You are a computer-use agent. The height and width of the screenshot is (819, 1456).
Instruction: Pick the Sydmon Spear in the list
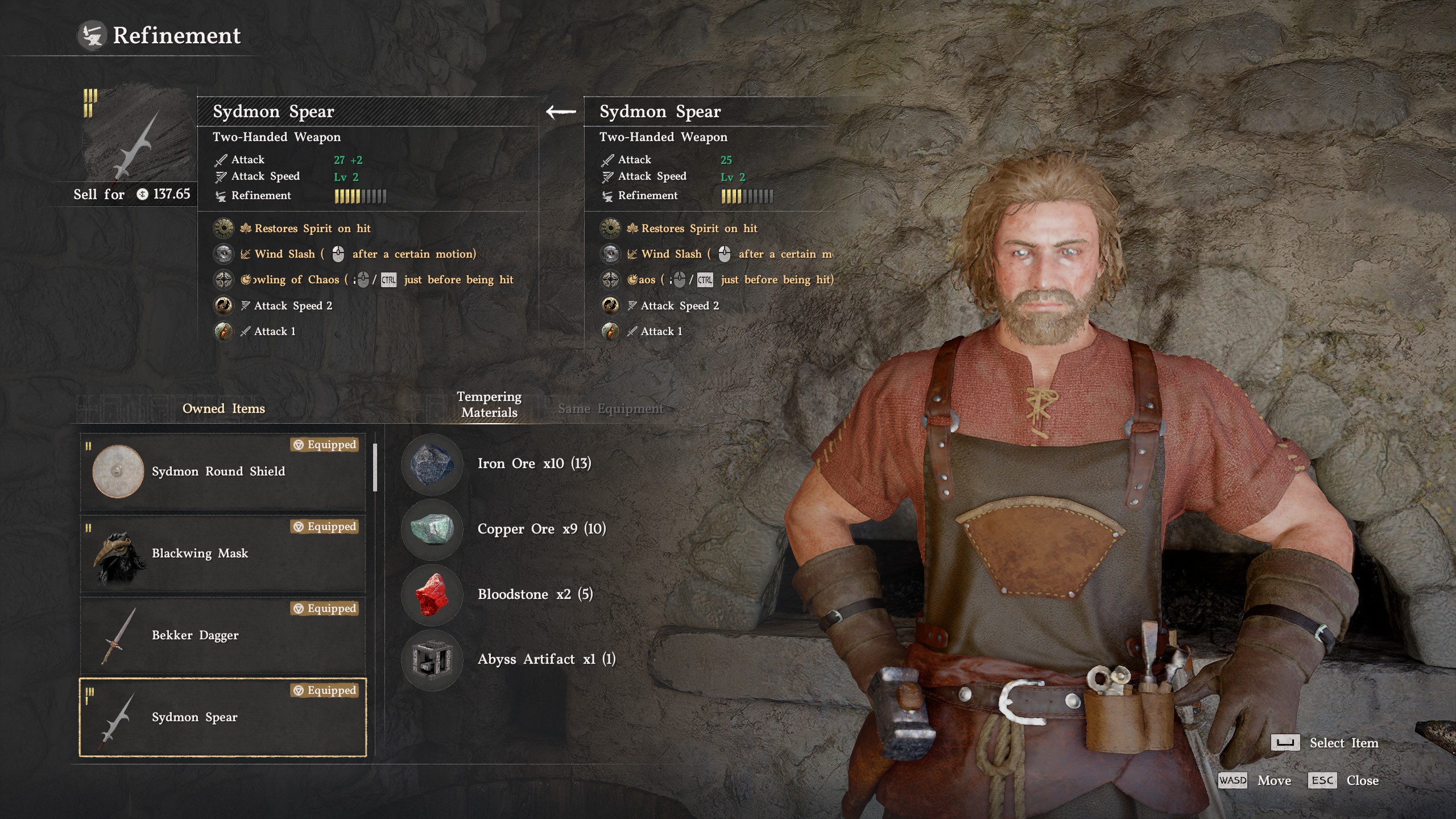[x=223, y=717]
